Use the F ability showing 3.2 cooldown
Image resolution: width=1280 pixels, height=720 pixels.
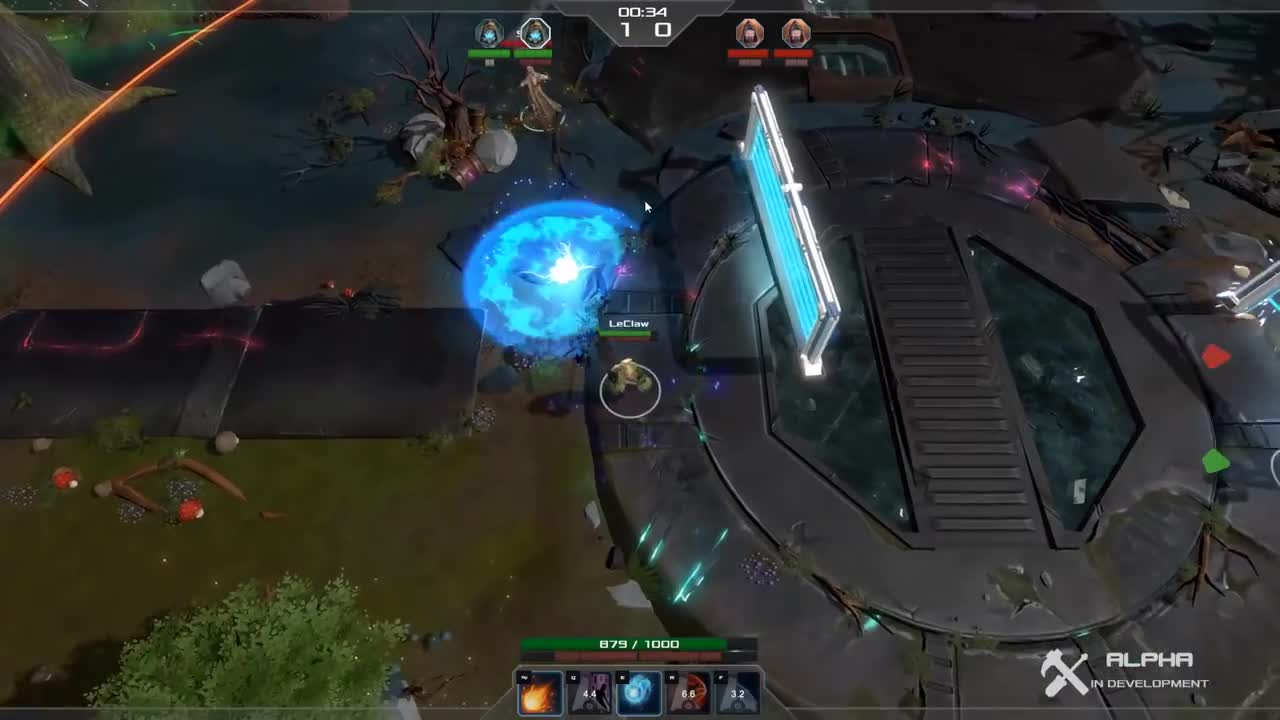pos(739,693)
